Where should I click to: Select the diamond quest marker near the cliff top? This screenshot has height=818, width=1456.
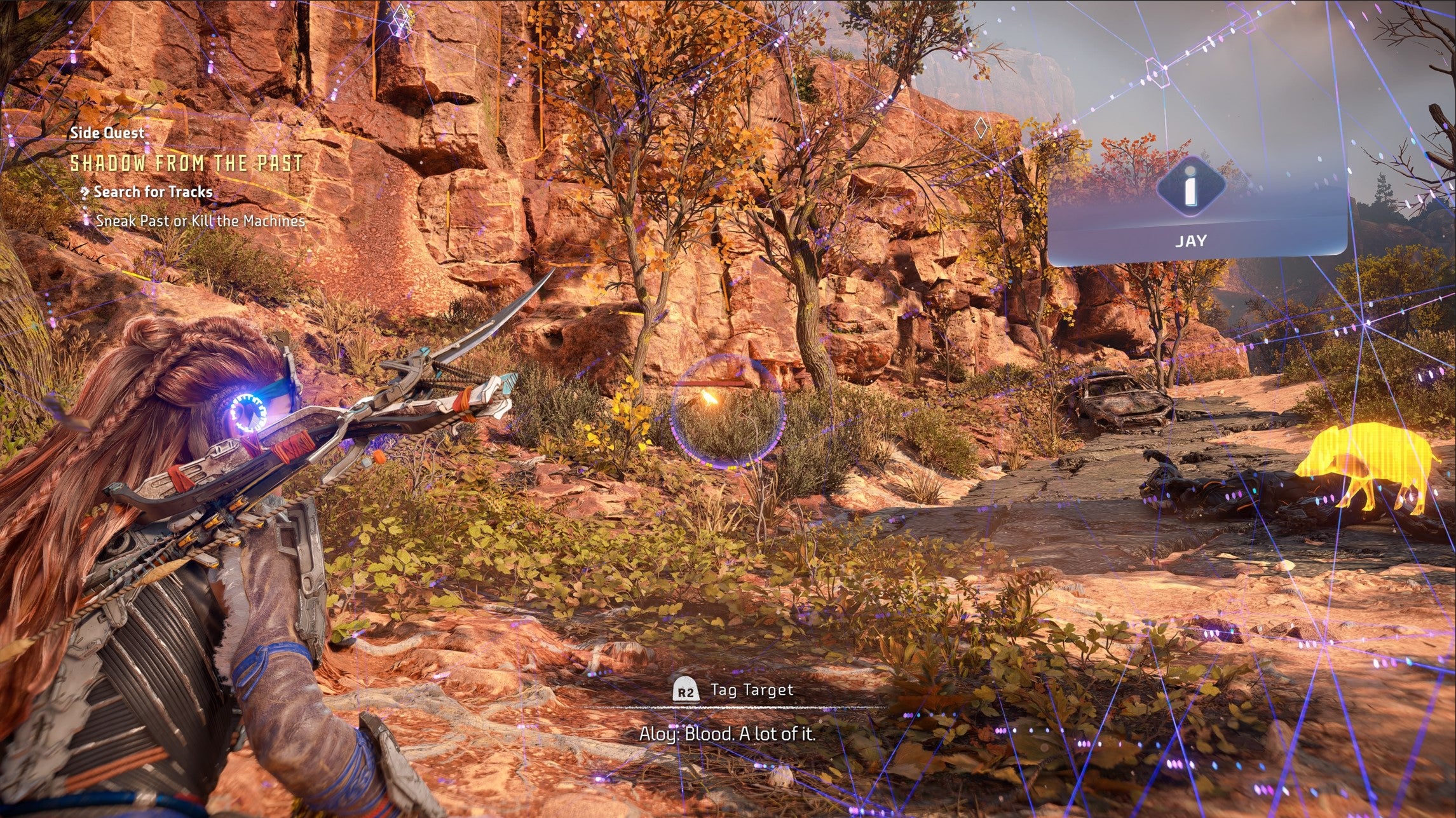401,16
